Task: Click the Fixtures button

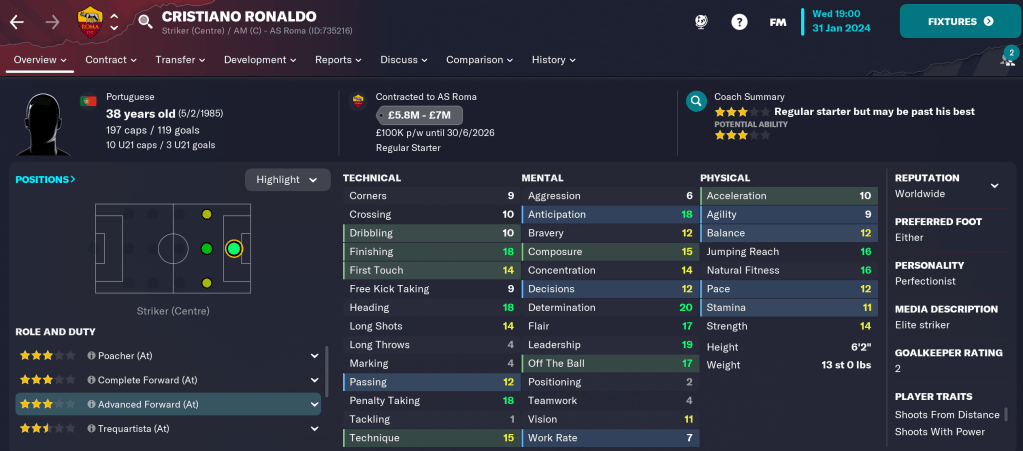Action: (960, 21)
